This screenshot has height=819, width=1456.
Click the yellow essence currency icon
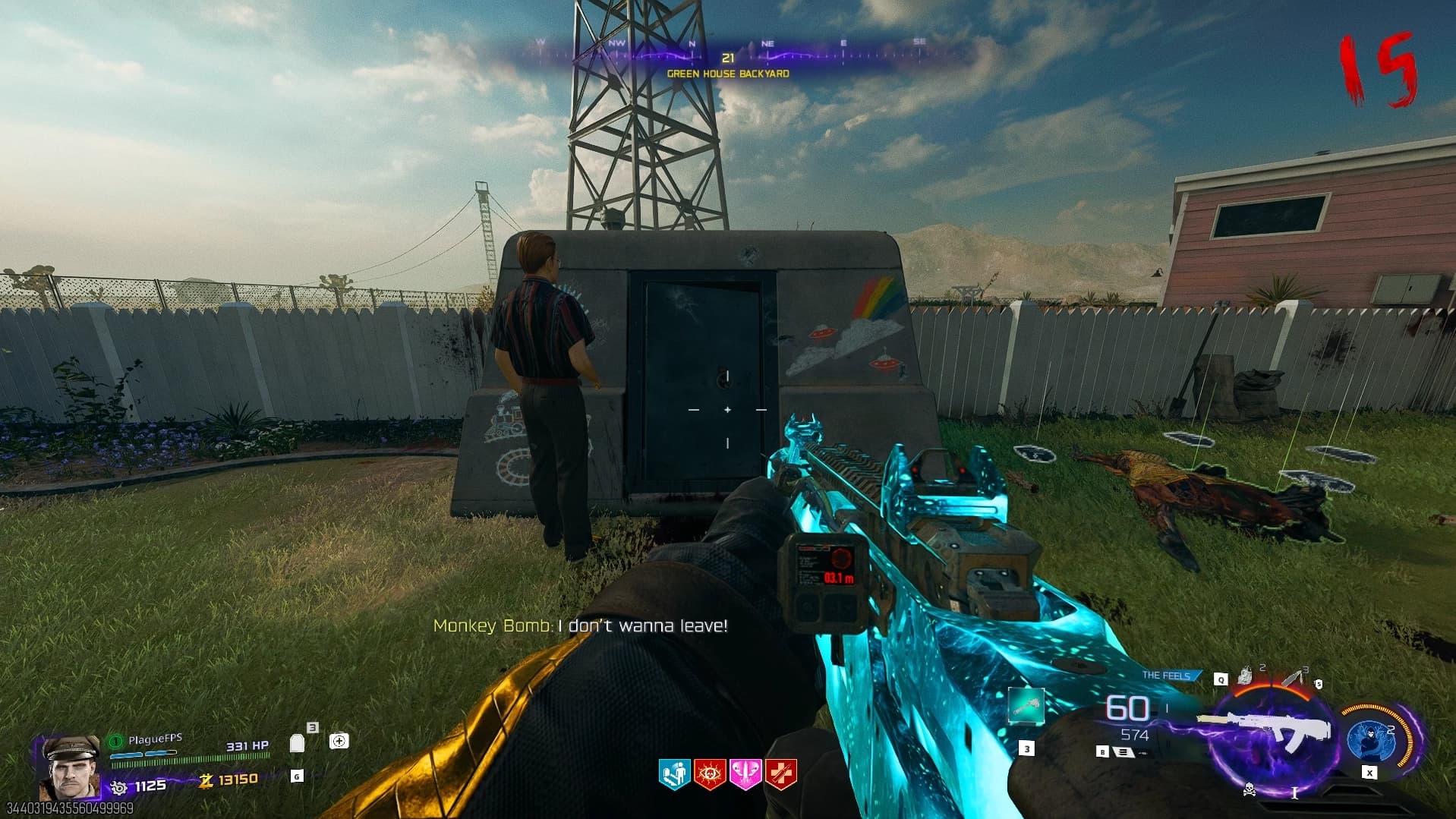205,780
